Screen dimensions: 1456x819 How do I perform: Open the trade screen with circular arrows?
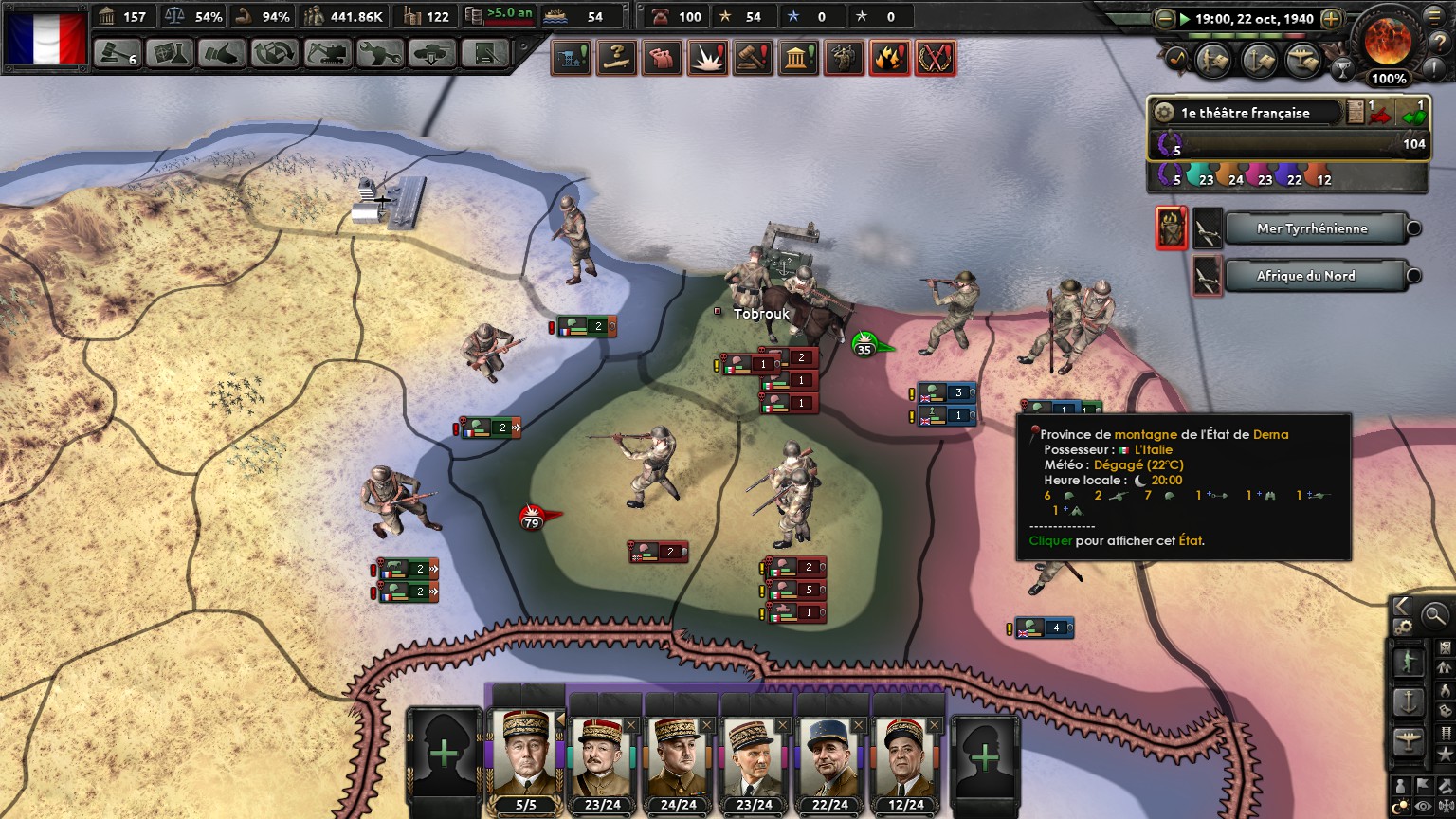tap(274, 53)
